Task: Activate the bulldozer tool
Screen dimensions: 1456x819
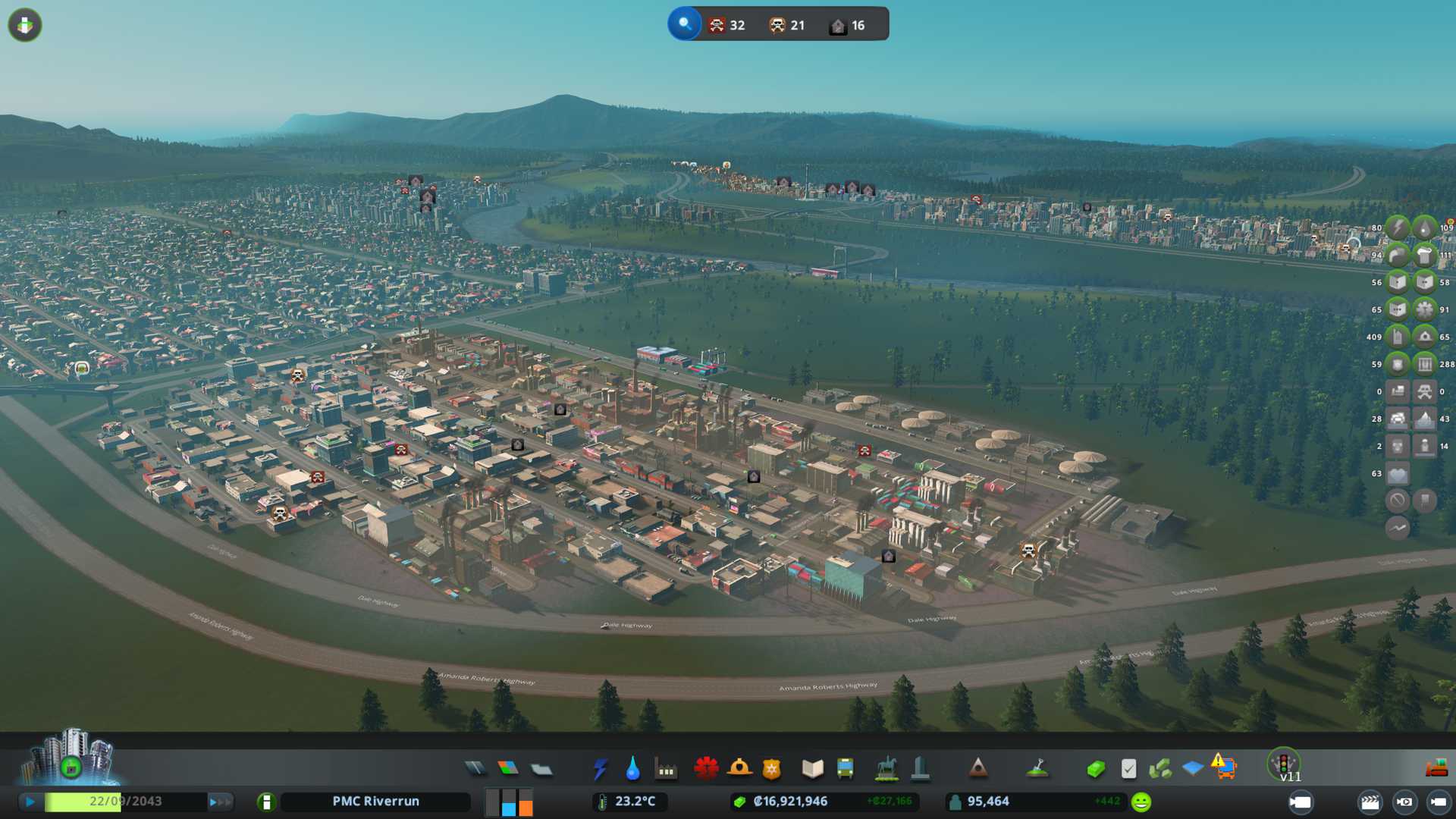Action: tap(1436, 769)
